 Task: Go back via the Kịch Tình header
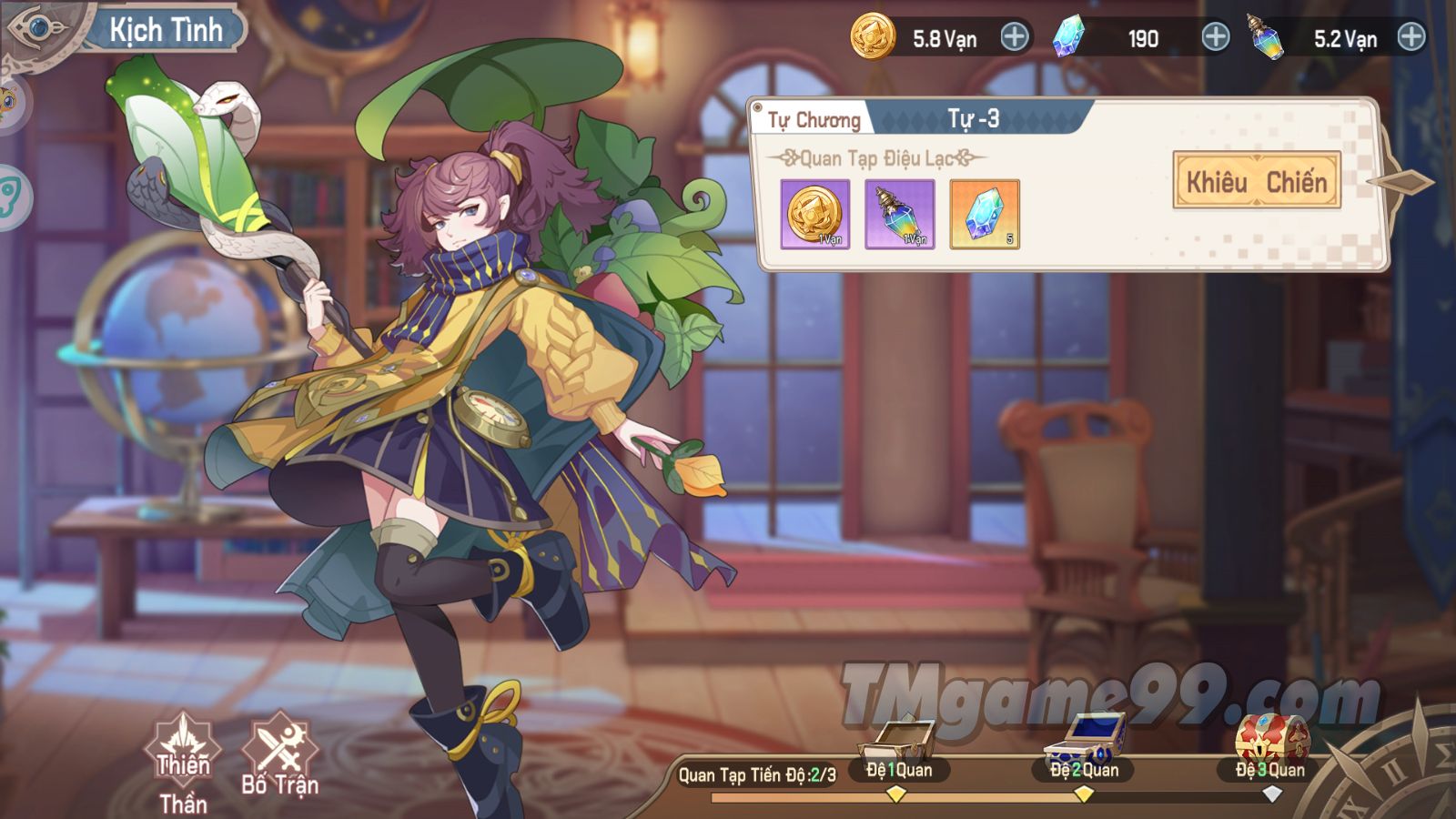pos(41,29)
